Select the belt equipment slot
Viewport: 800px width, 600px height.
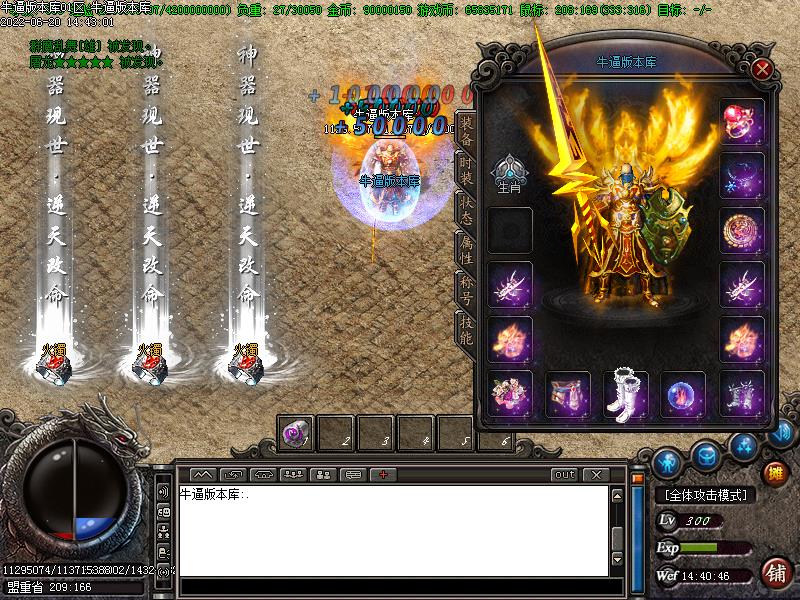568,394
